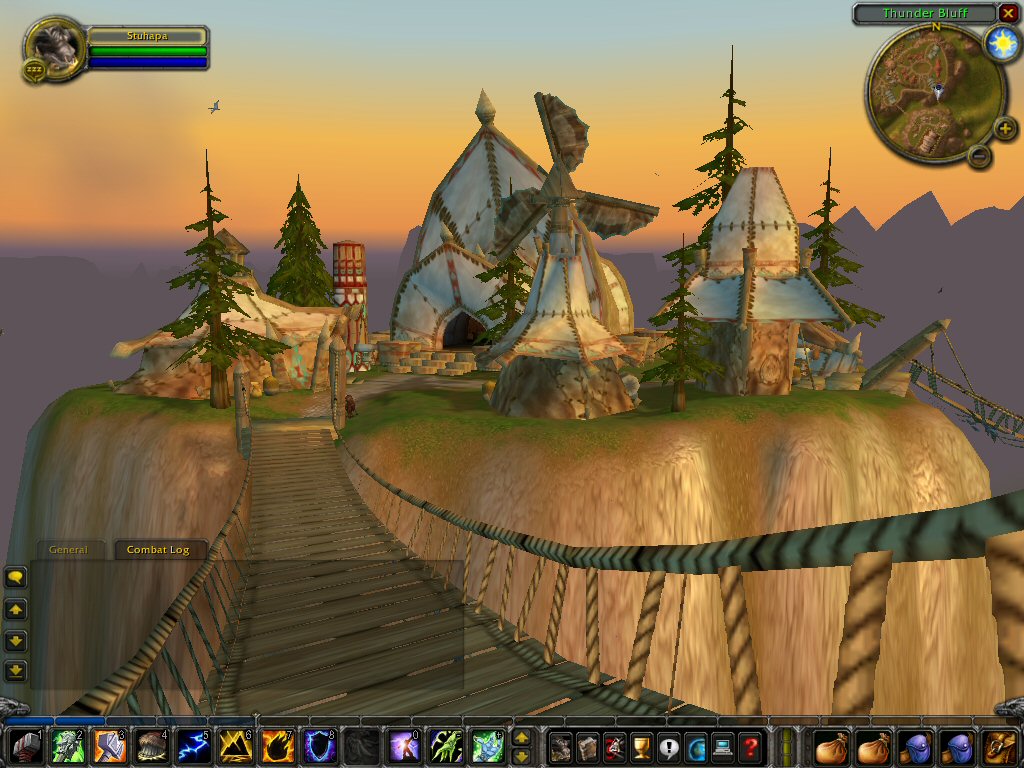1024x768 pixels.
Task: Click the sun time-of-day indicator
Action: pyautogui.click(x=999, y=43)
